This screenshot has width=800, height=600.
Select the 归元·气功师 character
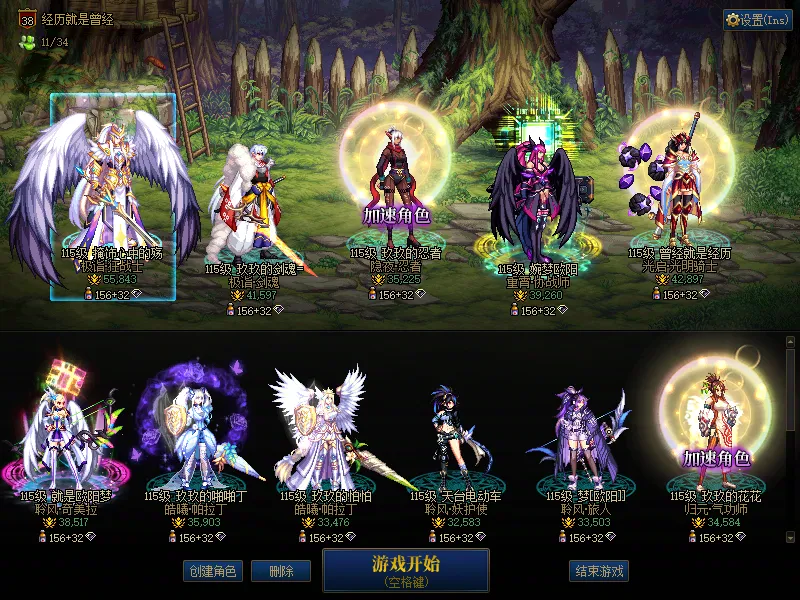[714, 440]
